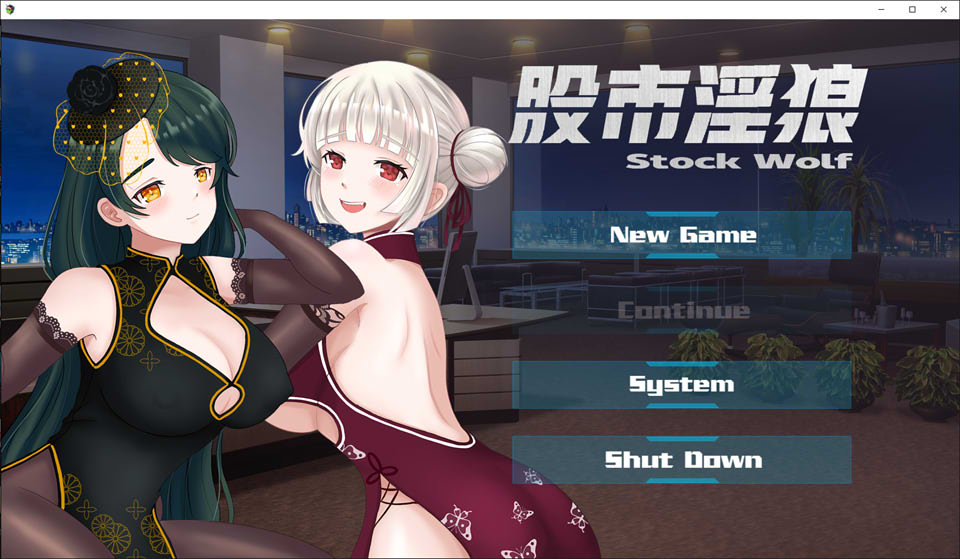Maximize the game window
This screenshot has width=960, height=559.
click(912, 9)
